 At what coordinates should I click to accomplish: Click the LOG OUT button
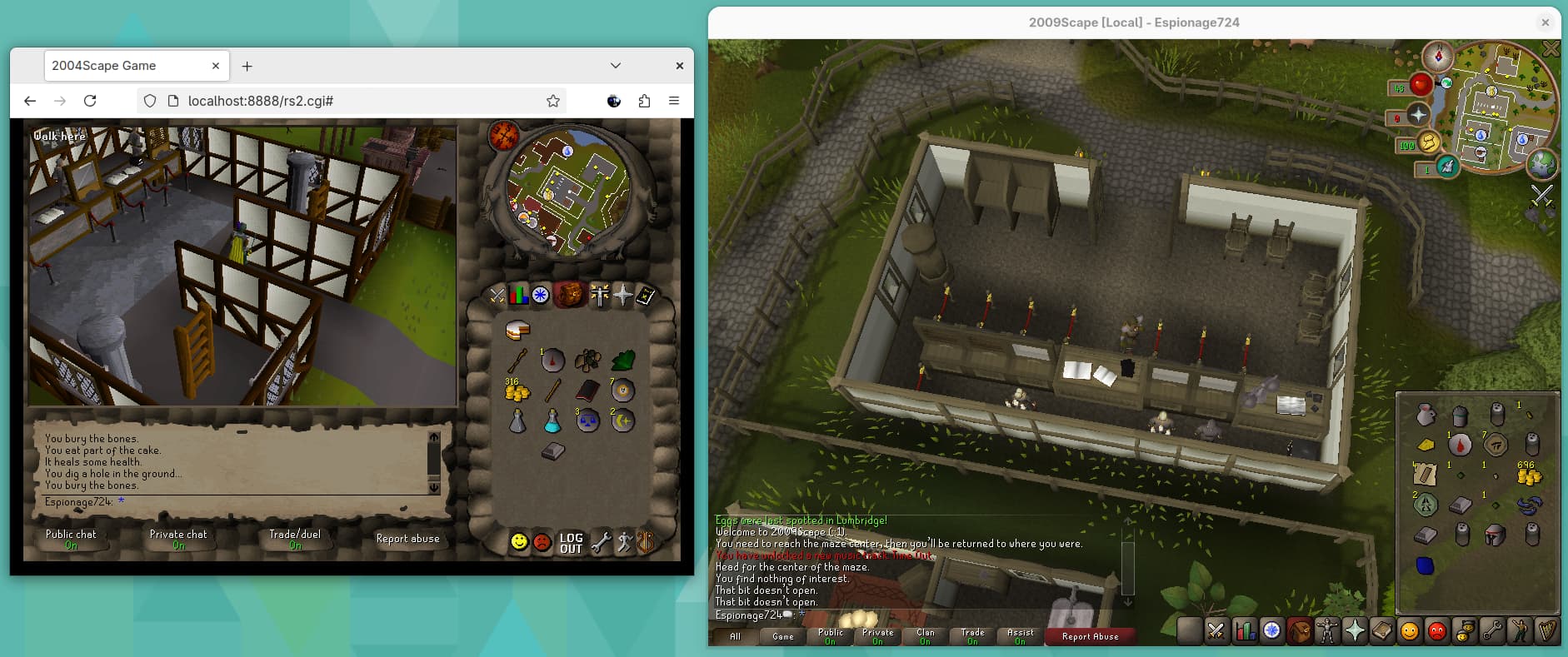point(571,543)
